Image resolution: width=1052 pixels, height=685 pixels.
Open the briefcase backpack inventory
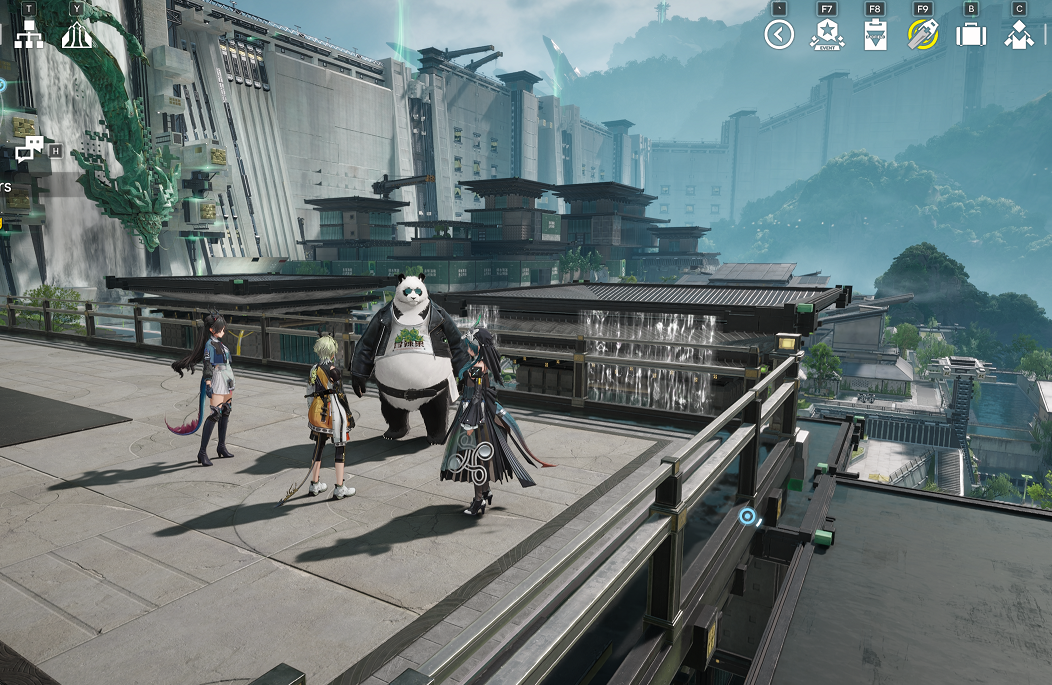[970, 35]
